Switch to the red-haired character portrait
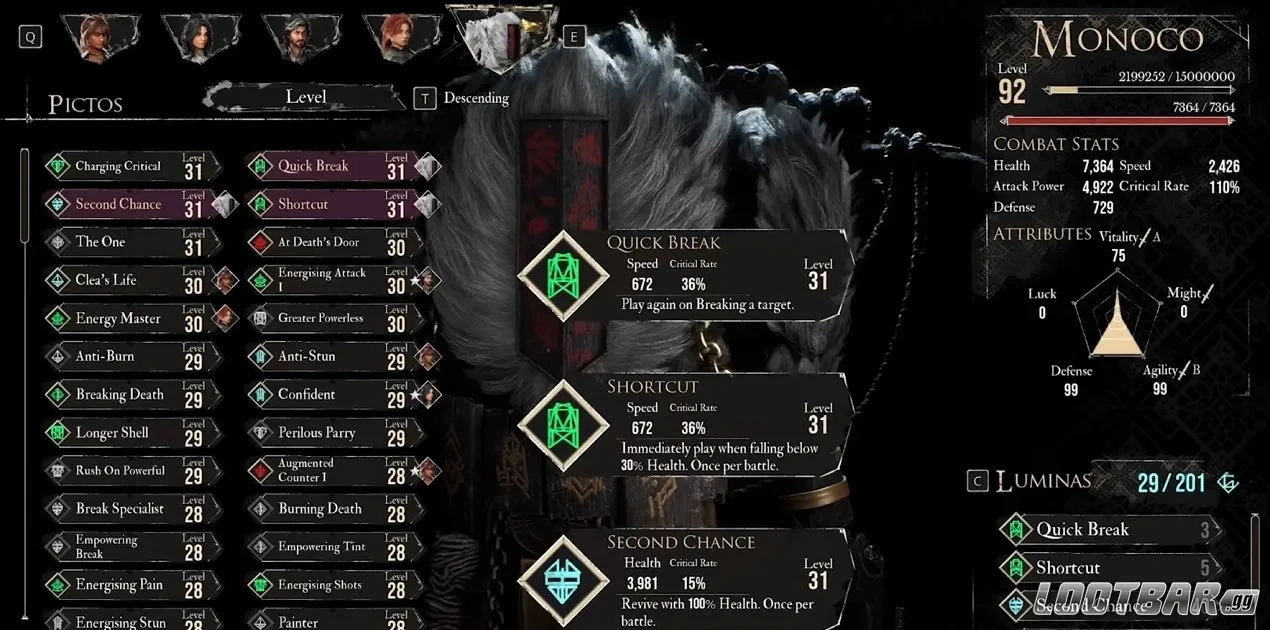The height and width of the screenshot is (630, 1270). pyautogui.click(x=401, y=37)
